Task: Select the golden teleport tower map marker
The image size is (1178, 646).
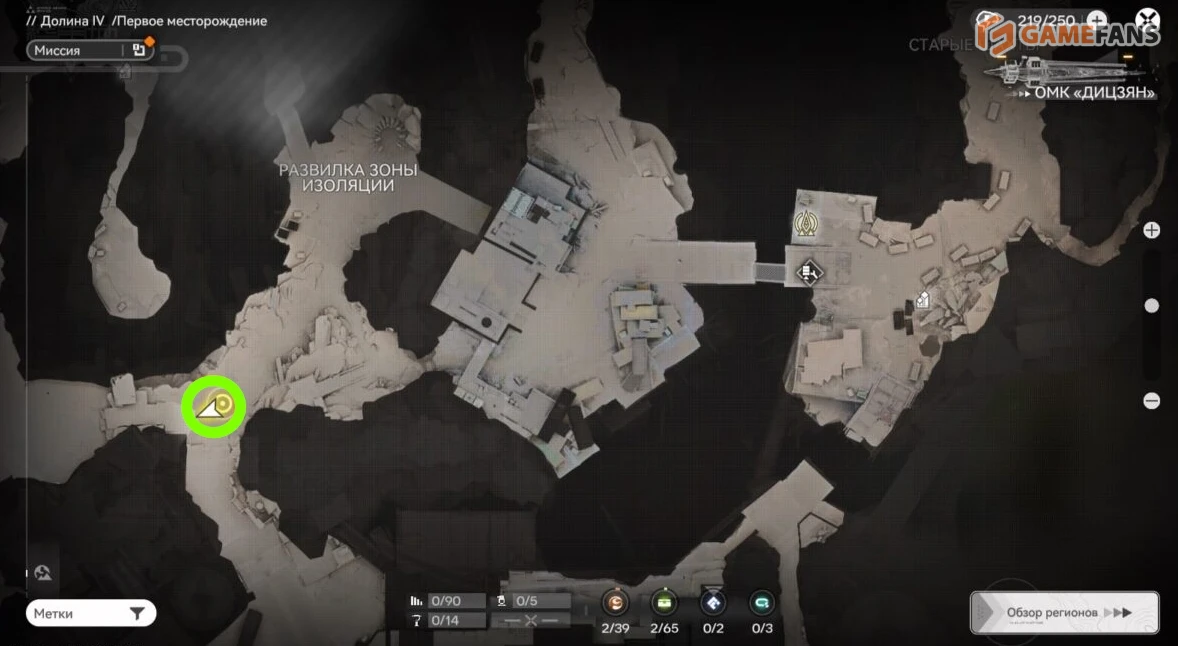Action: pos(804,225)
